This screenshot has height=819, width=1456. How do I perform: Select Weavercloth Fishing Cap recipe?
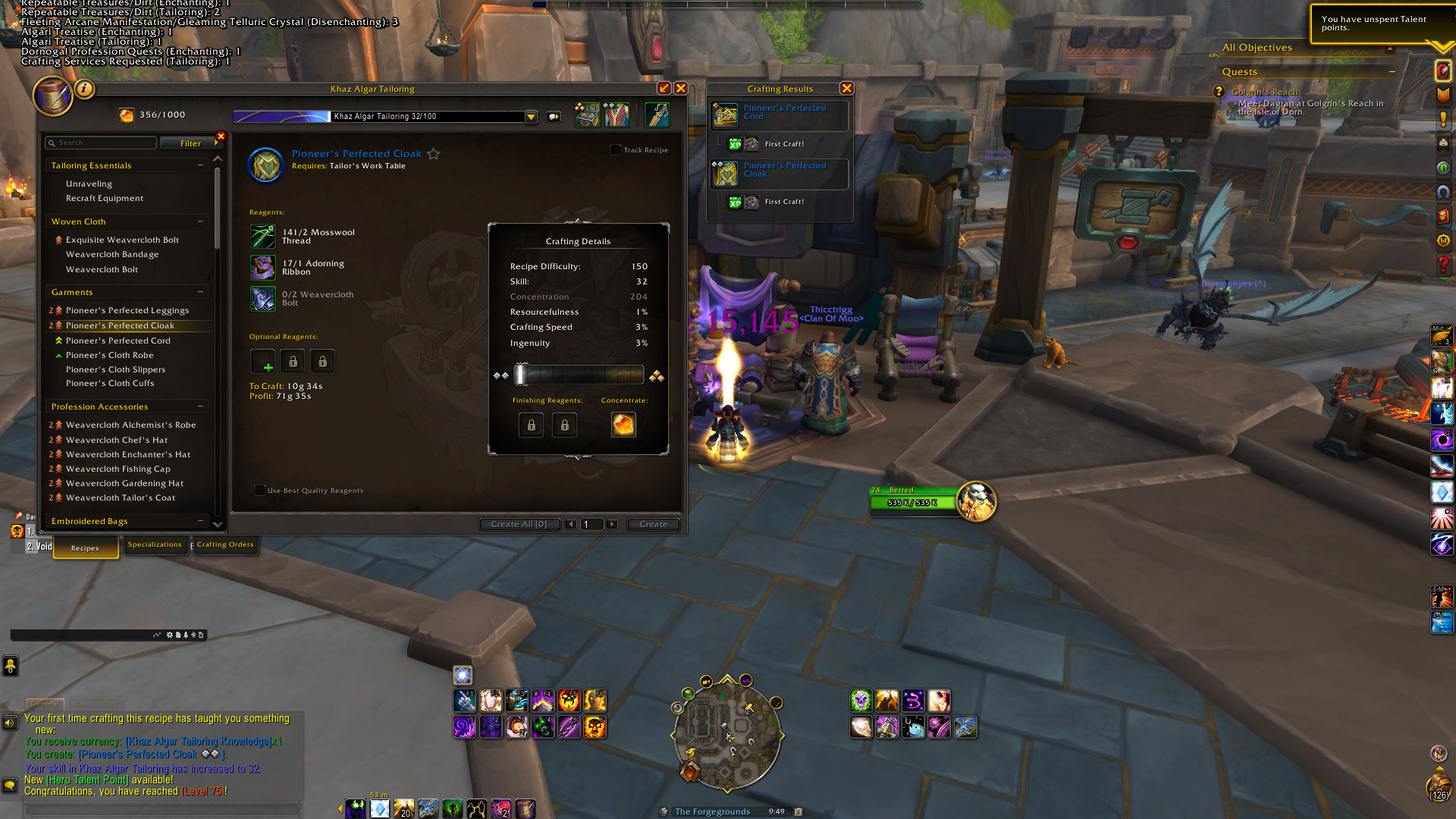point(118,469)
